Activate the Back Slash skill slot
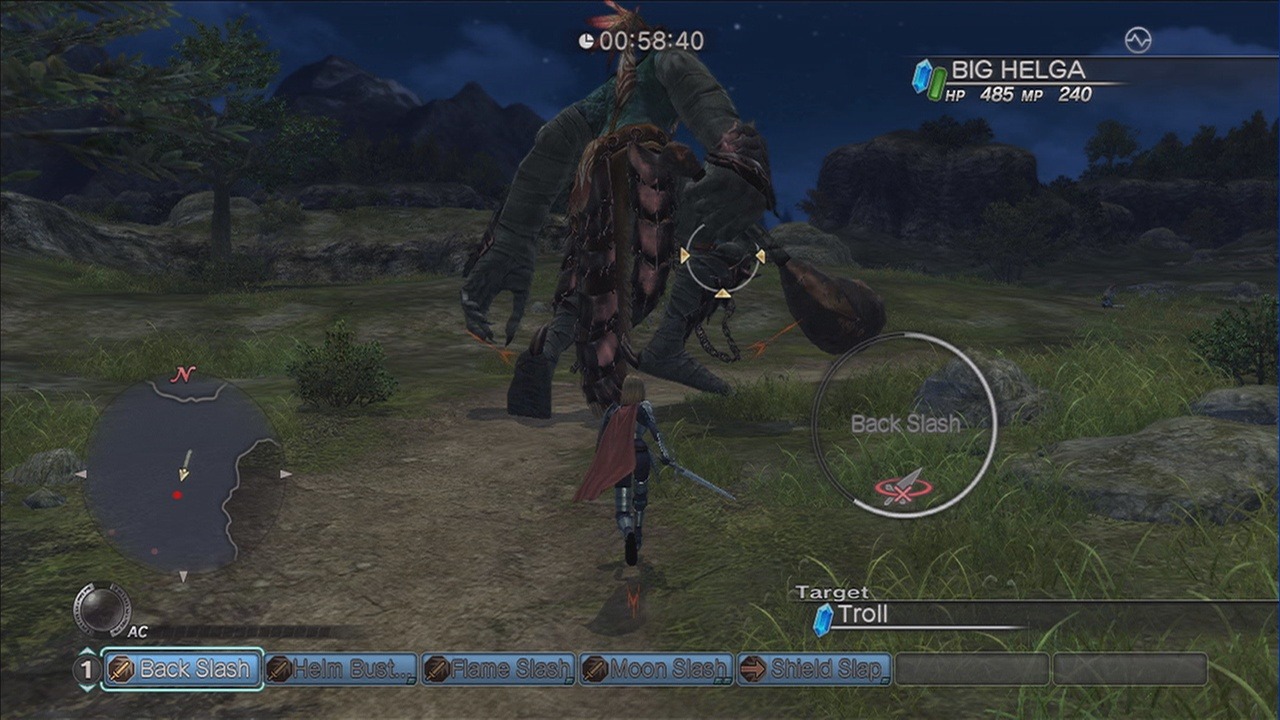 pyautogui.click(x=183, y=669)
